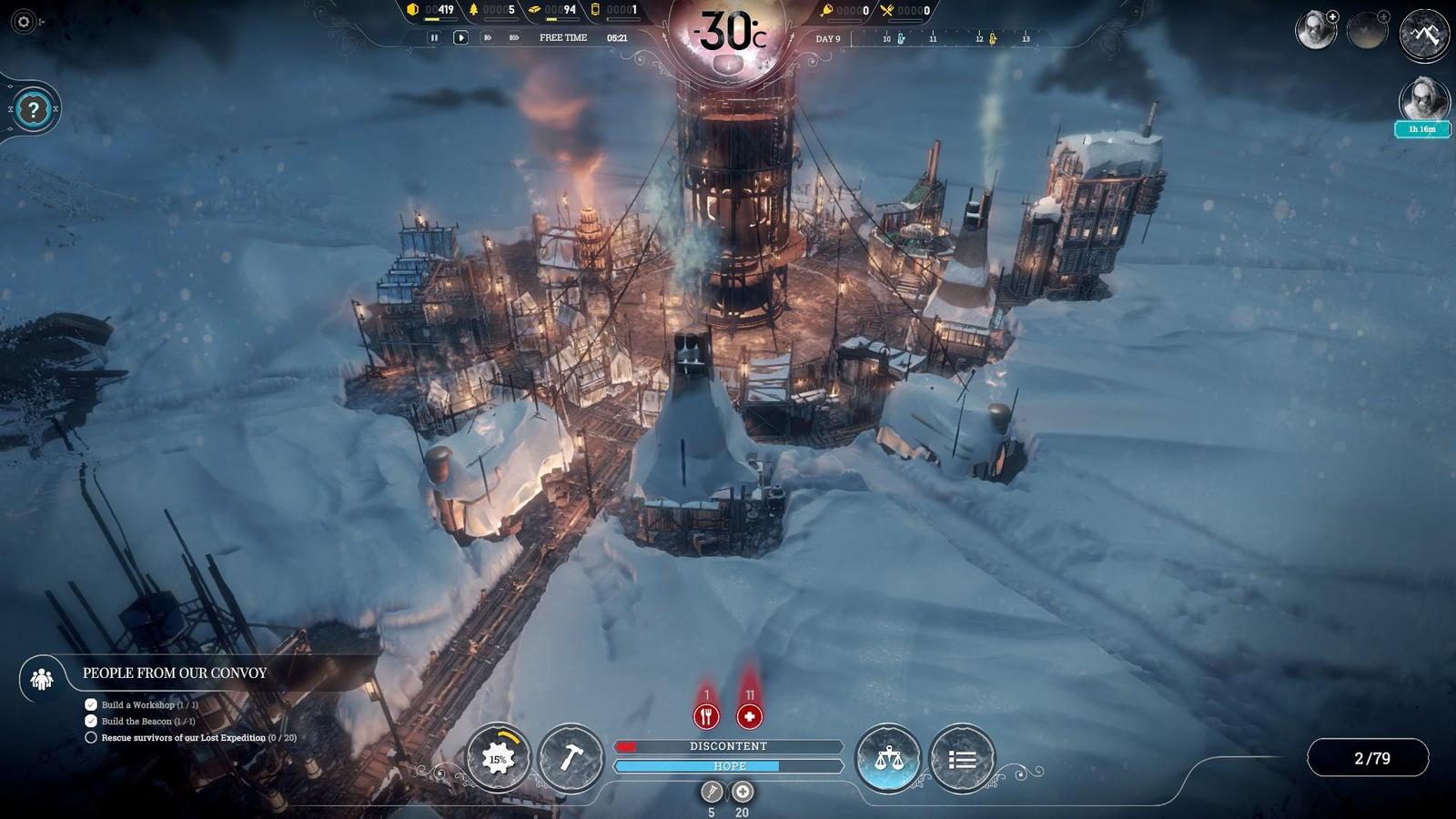The image size is (1456, 819).
Task: Set game speed to normal play
Action: [460, 38]
